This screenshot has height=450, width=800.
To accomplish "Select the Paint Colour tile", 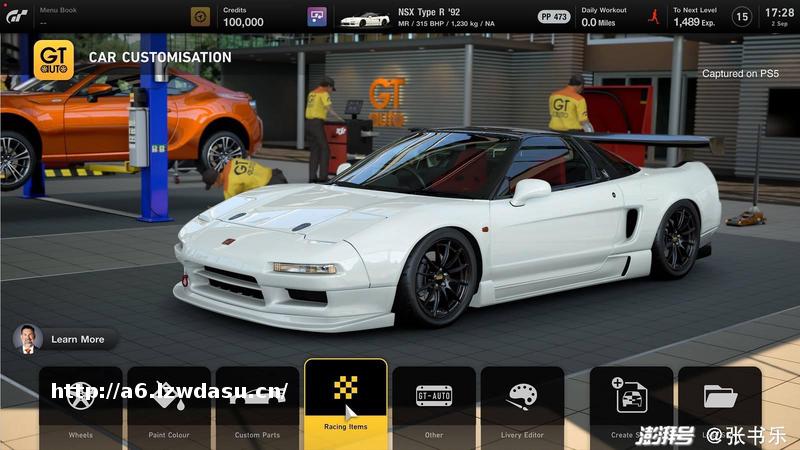I will pos(169,405).
